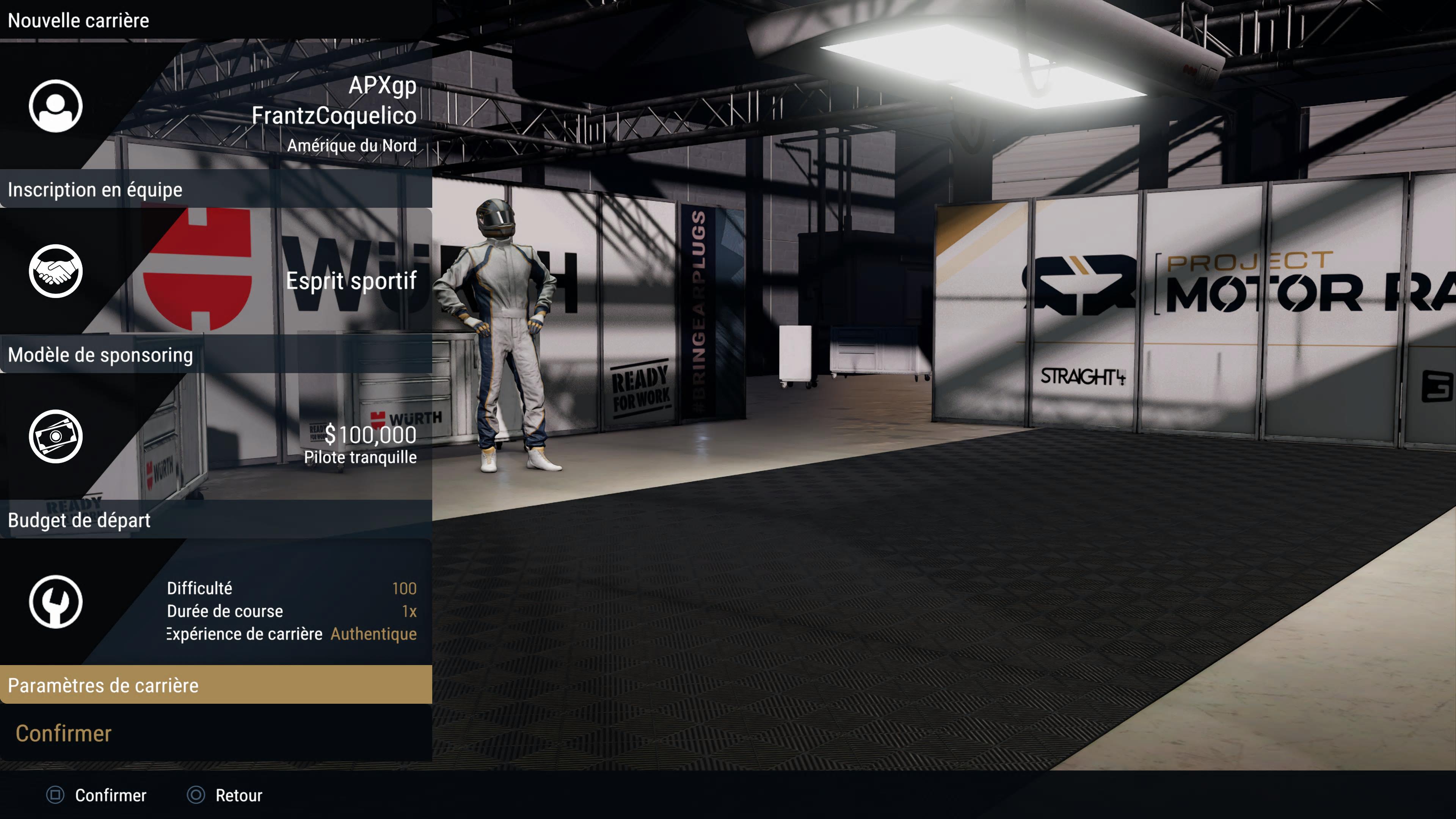
Task: Change Expérience de carrière from Authentique
Action: [x=373, y=634]
